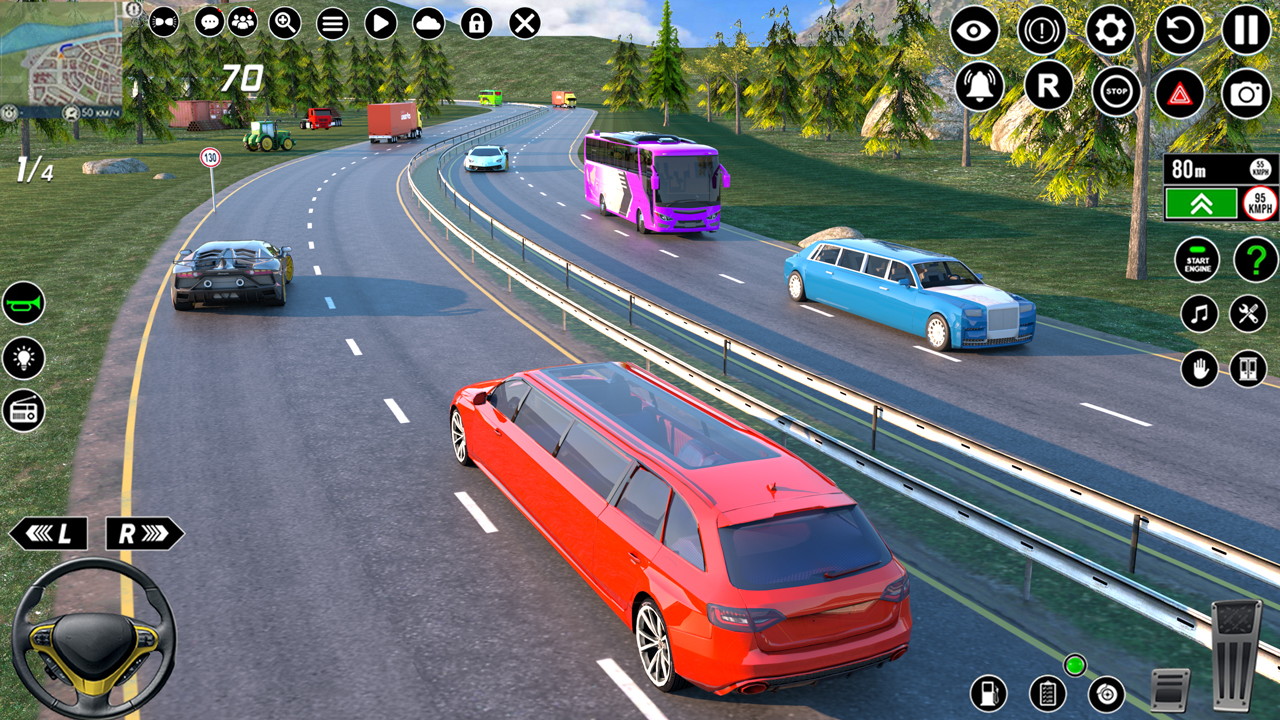Open settings via the gear icon
Screen dimensions: 1280x720
[1110, 30]
